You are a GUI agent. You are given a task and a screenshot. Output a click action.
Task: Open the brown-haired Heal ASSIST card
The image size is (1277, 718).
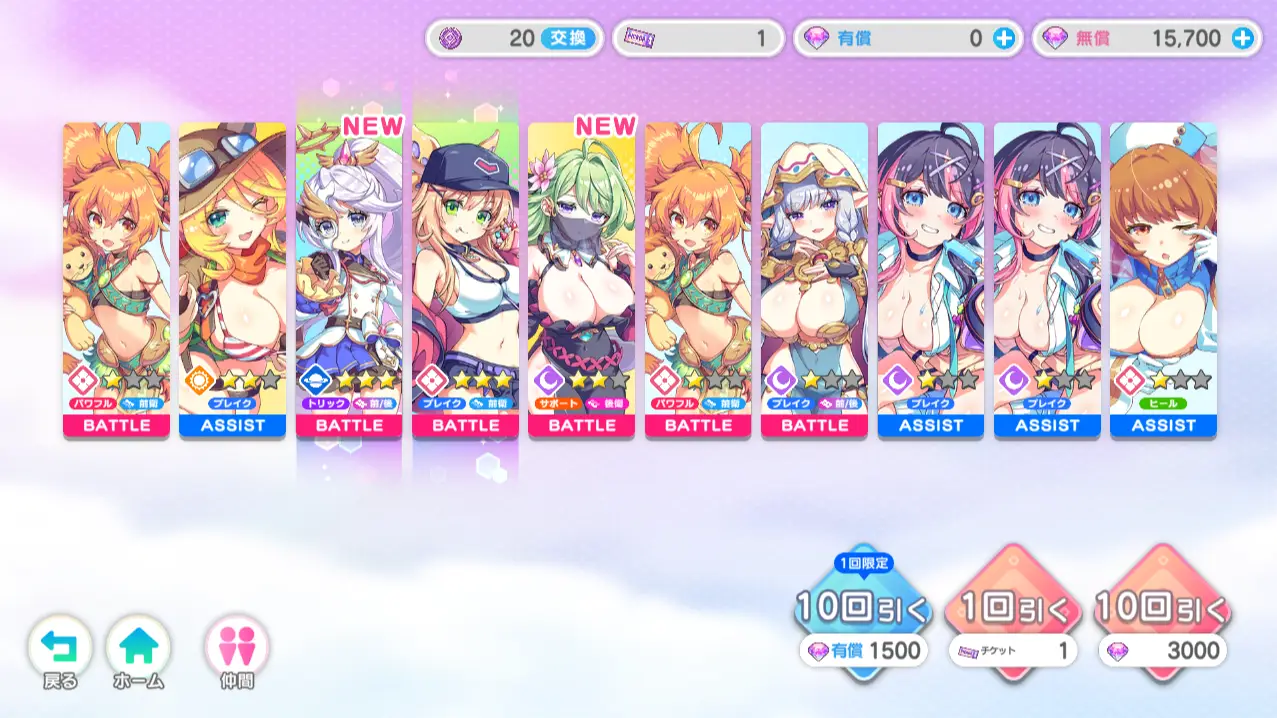pyautogui.click(x=1163, y=280)
